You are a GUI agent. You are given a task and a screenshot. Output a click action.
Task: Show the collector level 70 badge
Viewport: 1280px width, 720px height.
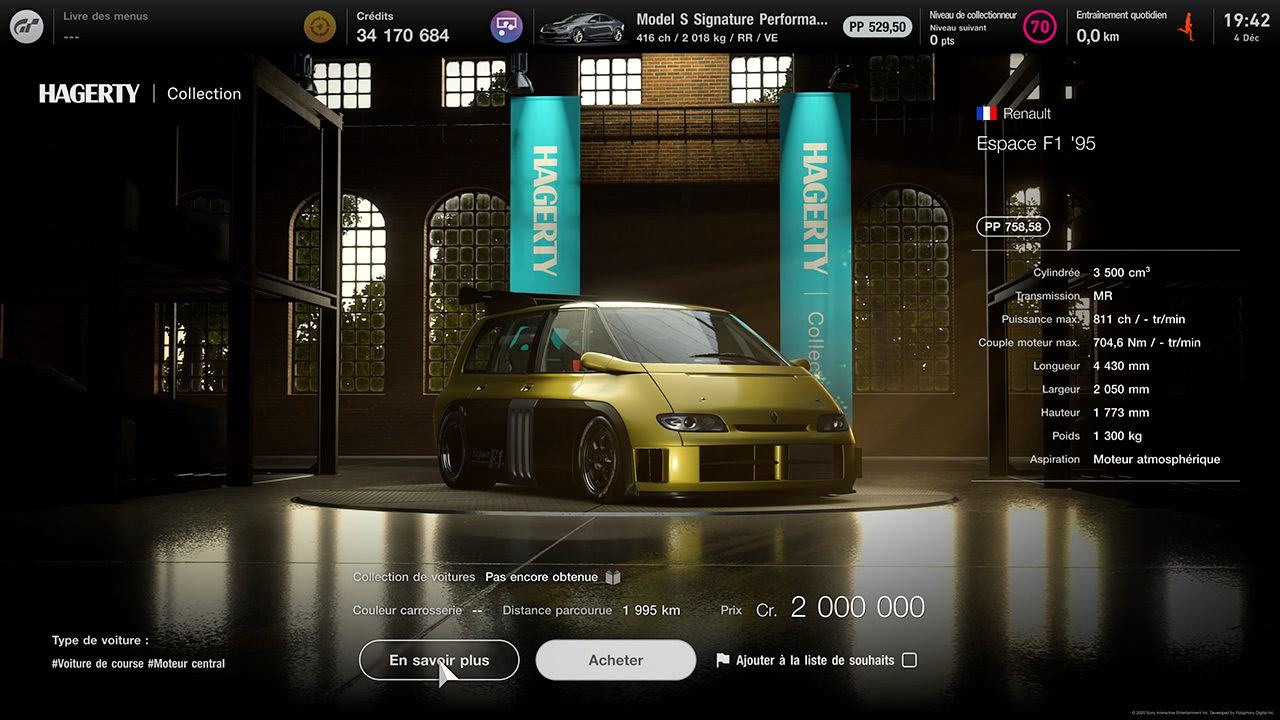[1040, 27]
